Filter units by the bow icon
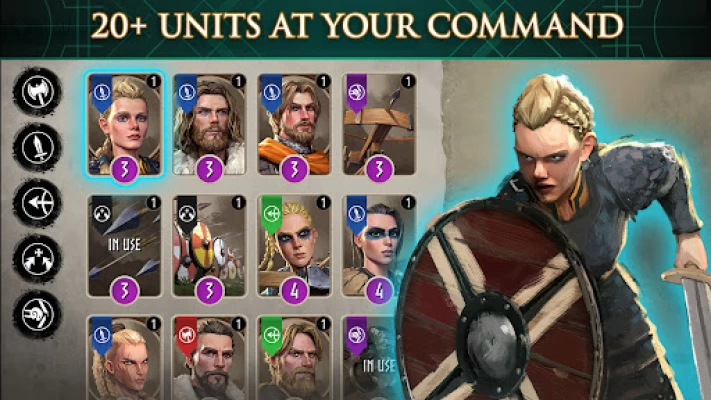711x400 pixels. 35,202
